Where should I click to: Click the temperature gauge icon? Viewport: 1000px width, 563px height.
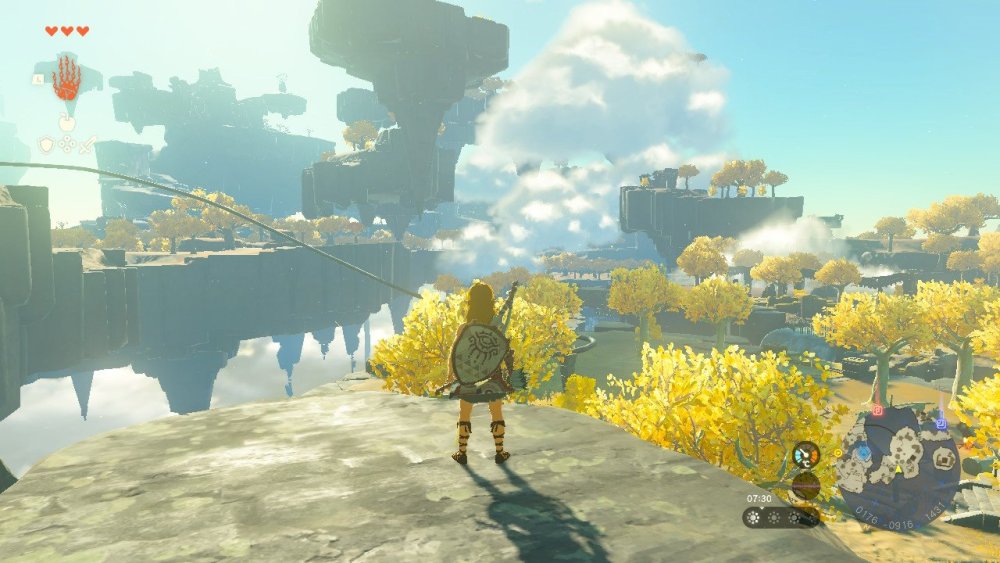click(x=805, y=455)
